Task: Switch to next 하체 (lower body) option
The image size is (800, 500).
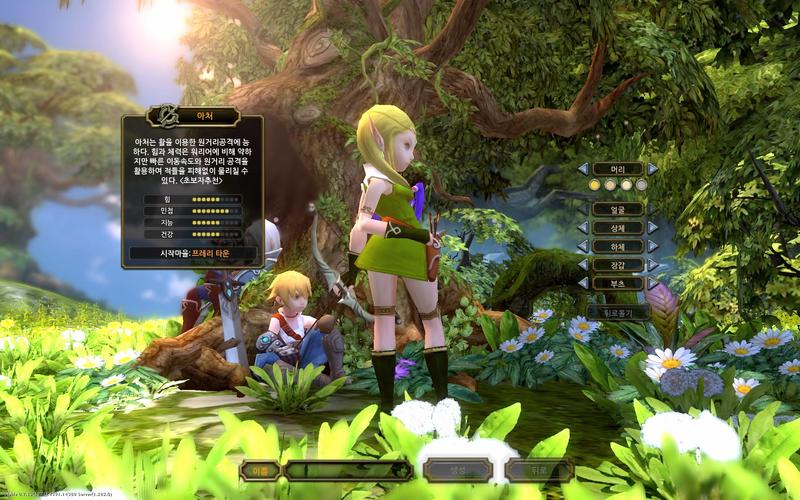Action: tap(652, 246)
